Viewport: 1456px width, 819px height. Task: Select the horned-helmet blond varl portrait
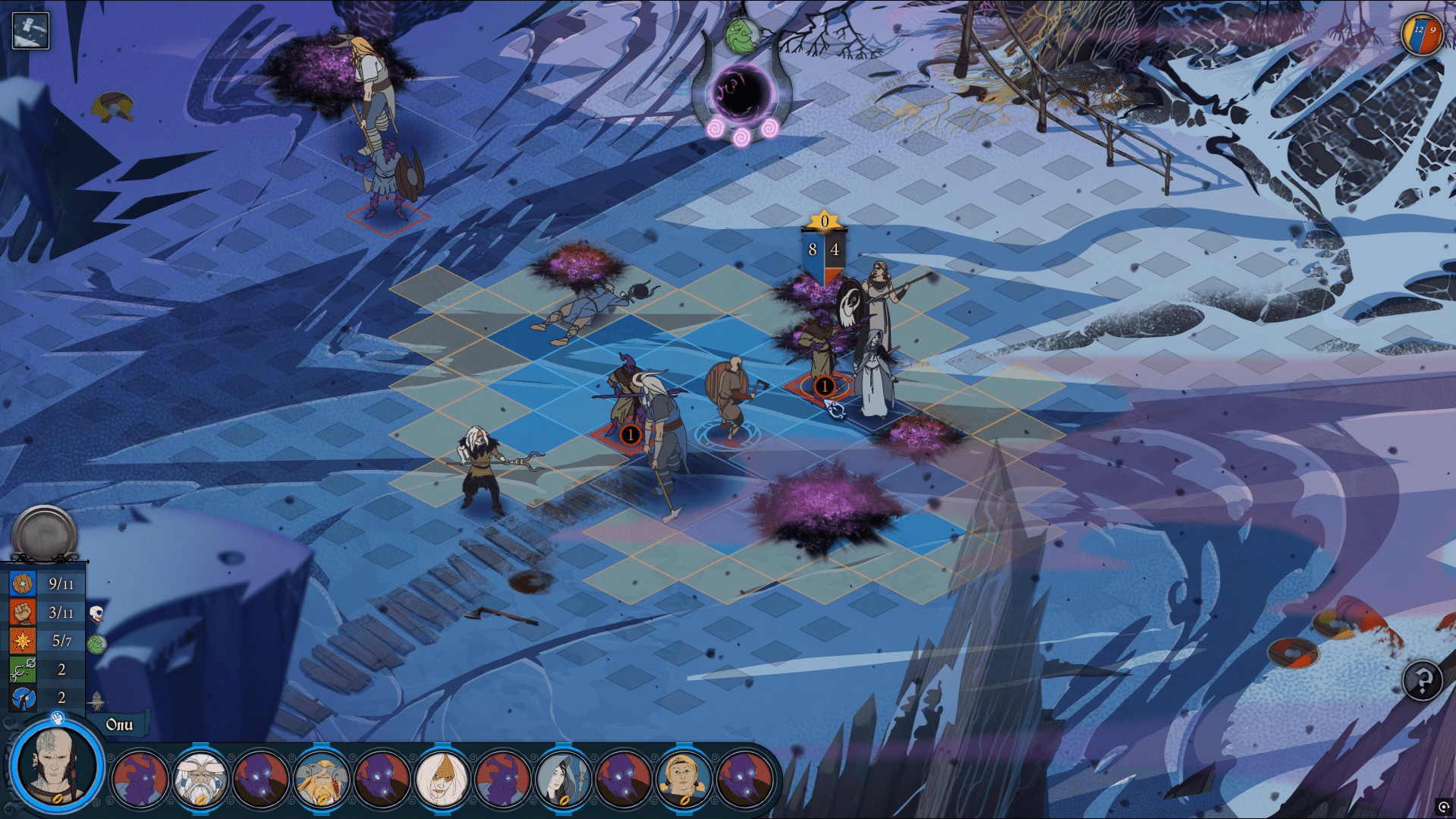tap(321, 780)
